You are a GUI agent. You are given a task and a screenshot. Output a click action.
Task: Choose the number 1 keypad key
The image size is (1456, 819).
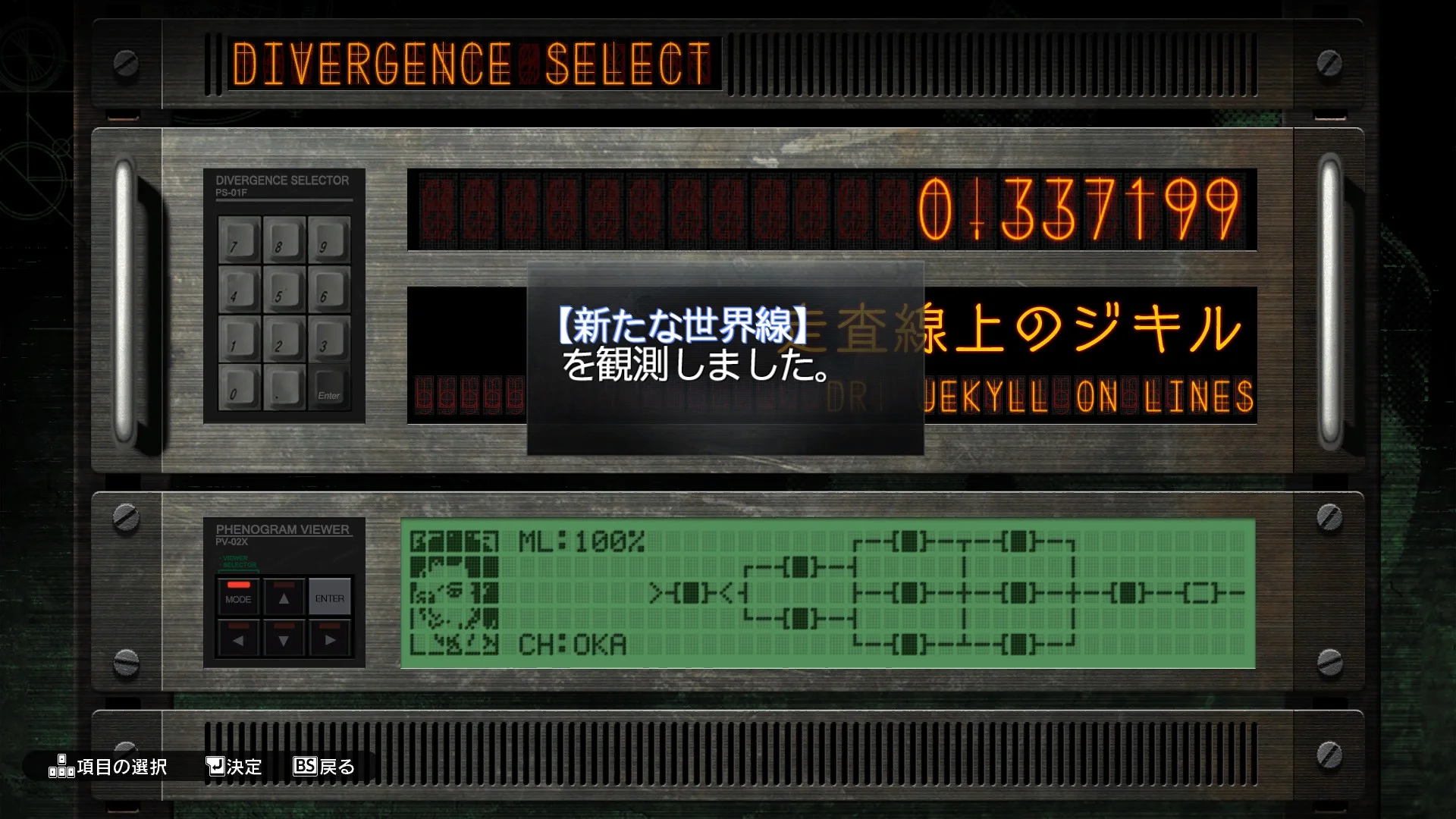tap(240, 338)
